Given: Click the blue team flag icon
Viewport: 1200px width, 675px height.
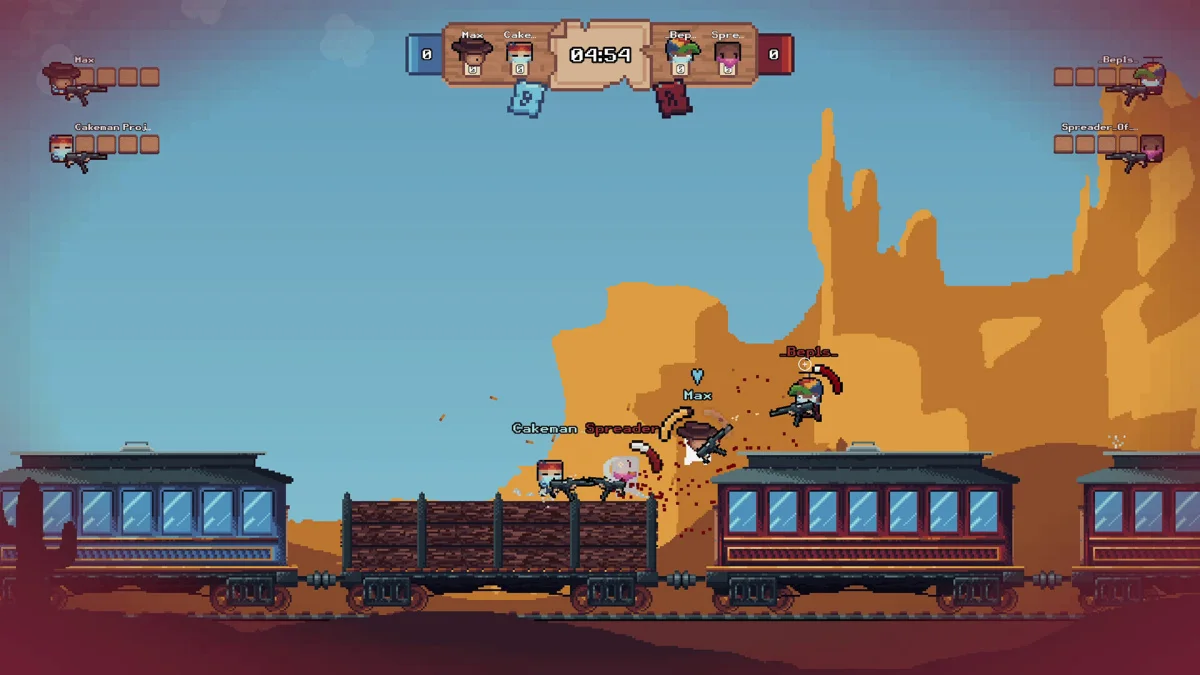Looking at the screenshot, I should (526, 99).
